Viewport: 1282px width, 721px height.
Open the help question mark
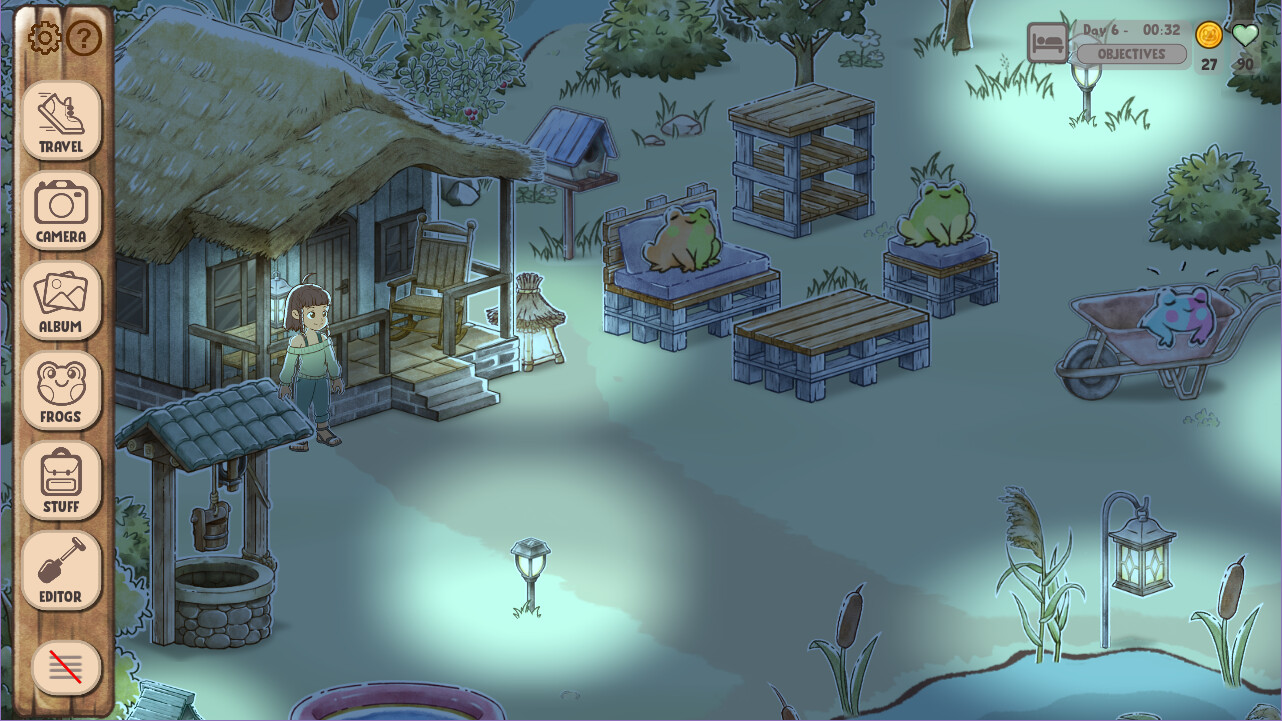point(85,38)
